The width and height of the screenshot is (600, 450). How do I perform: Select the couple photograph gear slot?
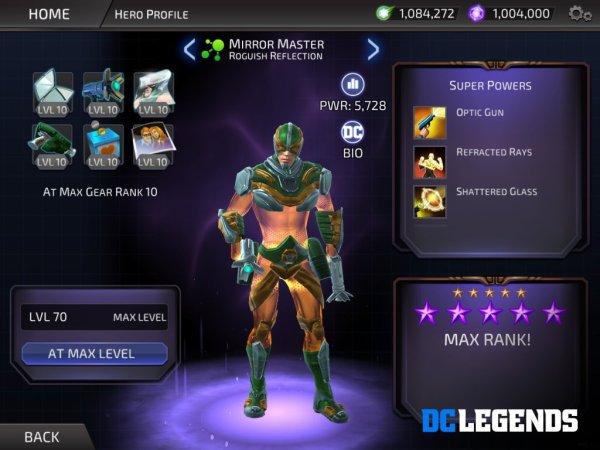[x=152, y=144]
